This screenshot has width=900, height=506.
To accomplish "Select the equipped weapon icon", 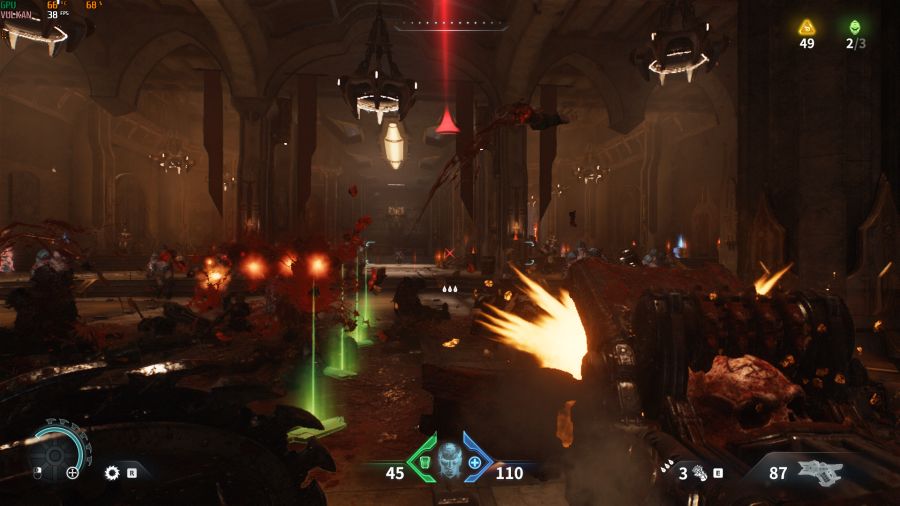I will 820,472.
